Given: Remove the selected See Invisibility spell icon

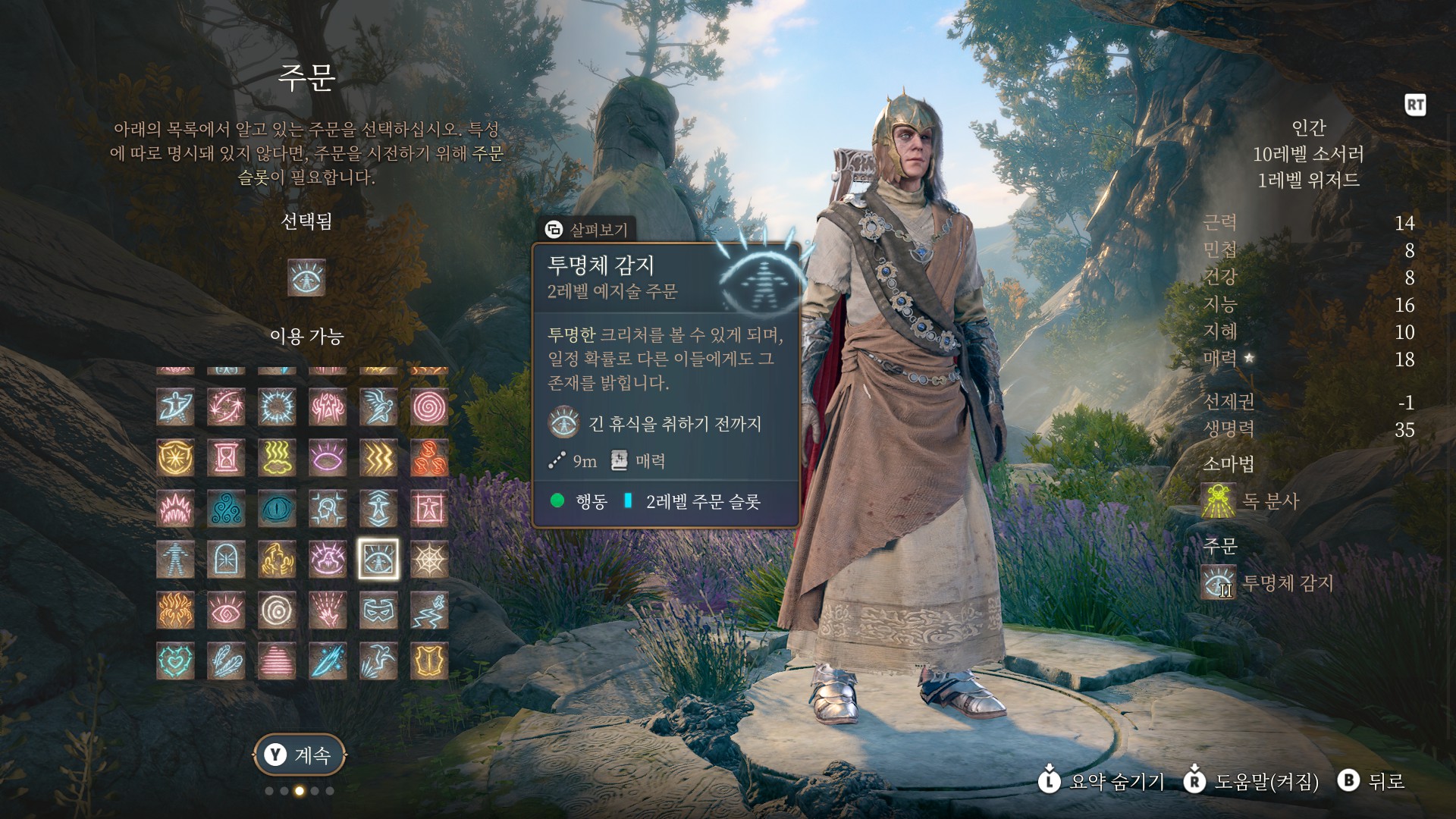Looking at the screenshot, I should point(306,278).
